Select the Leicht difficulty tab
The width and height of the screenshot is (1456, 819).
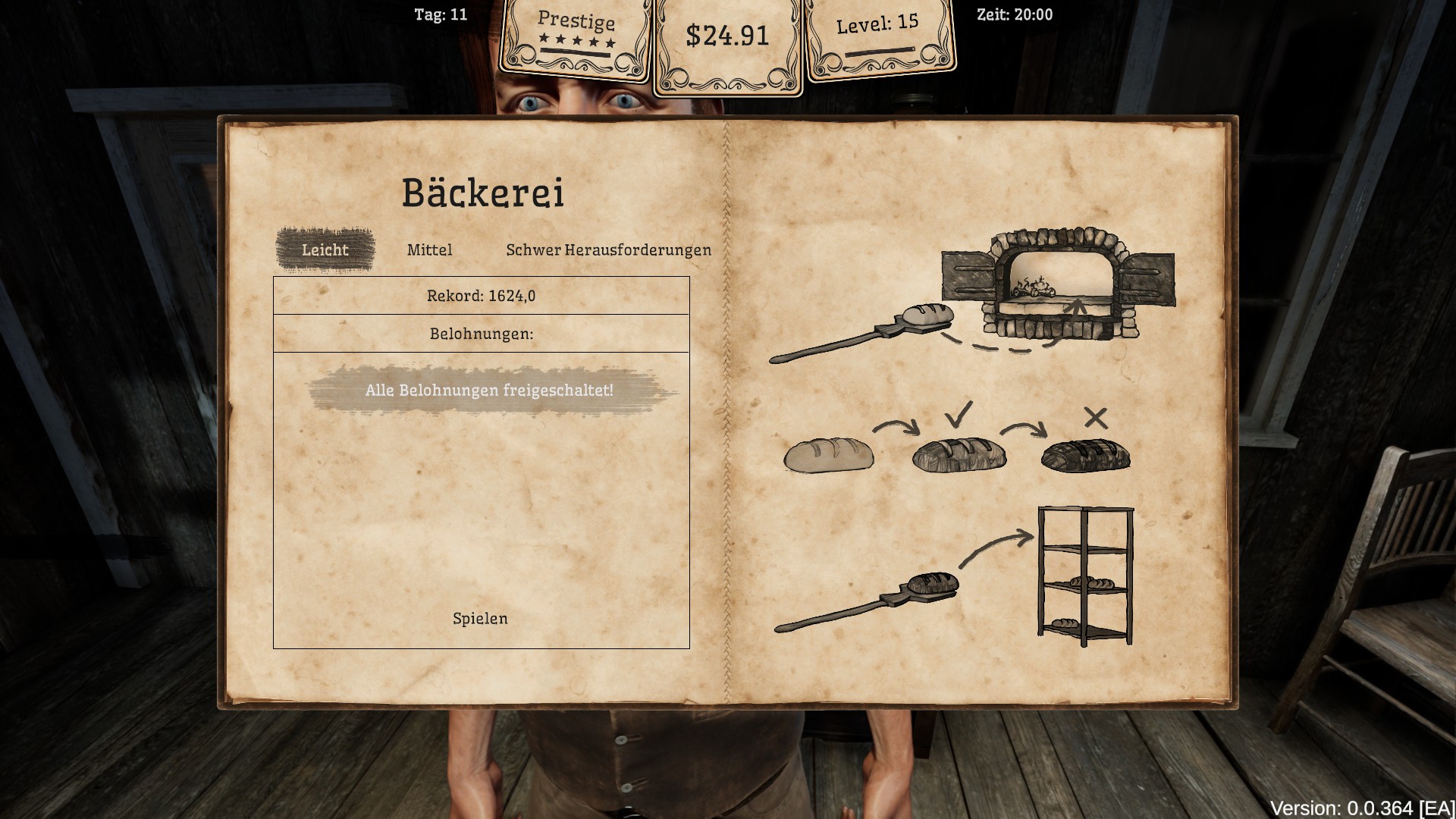(x=325, y=250)
